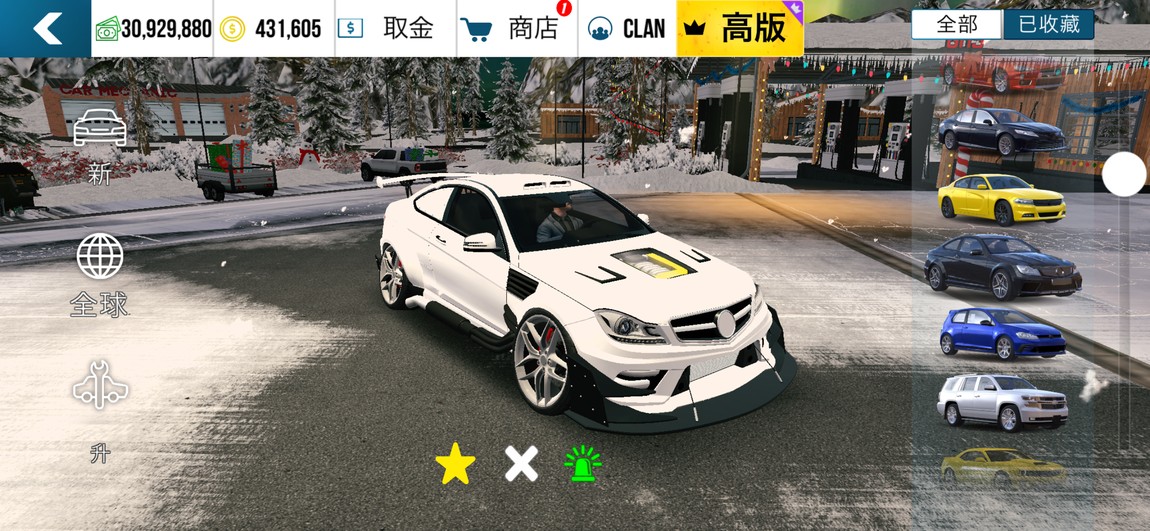Select the yellow muscle car thumbnail
The height and width of the screenshot is (531, 1150).
point(1002,199)
